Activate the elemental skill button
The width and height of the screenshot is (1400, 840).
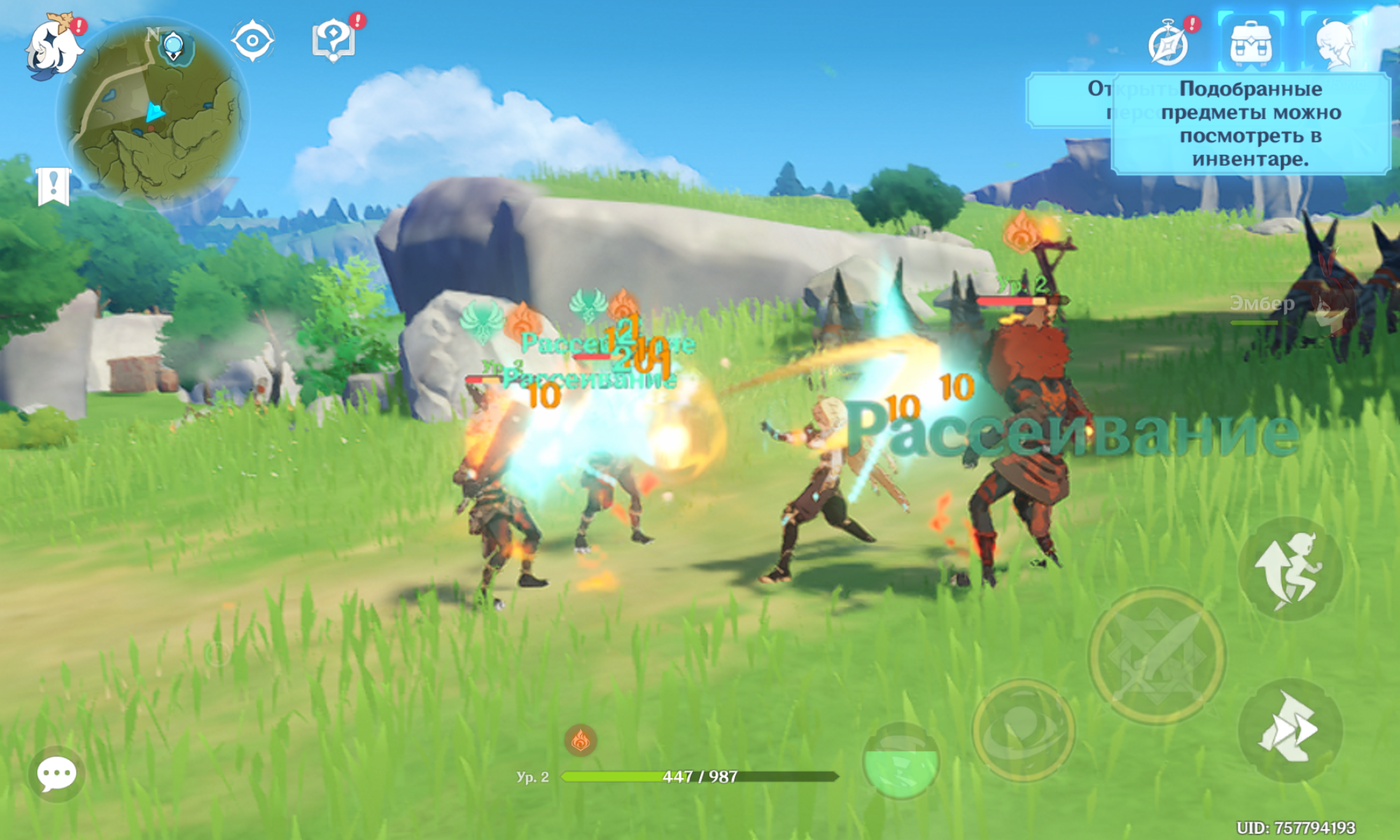click(x=1023, y=729)
